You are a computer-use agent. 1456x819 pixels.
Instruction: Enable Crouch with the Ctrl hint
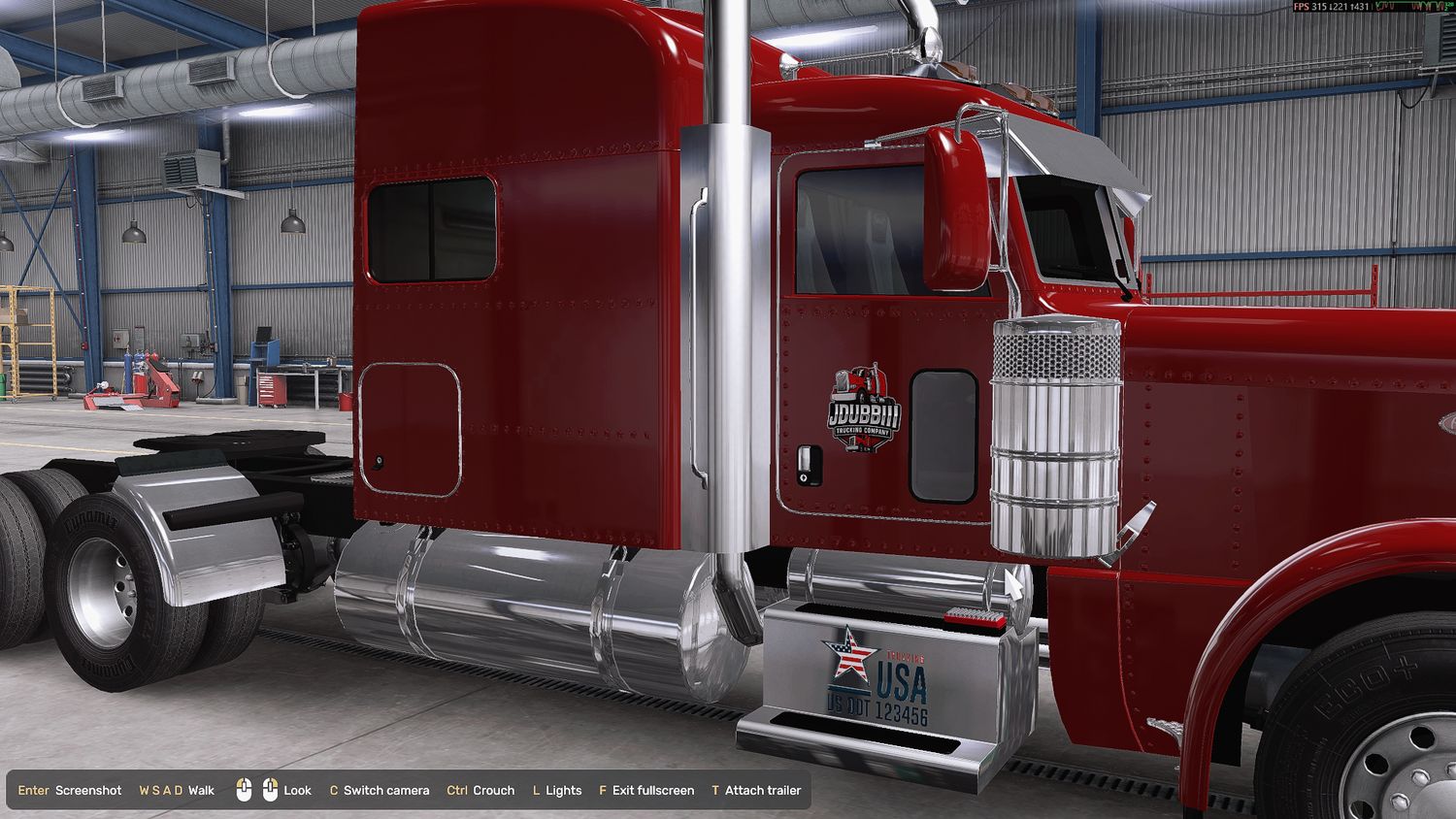[482, 790]
